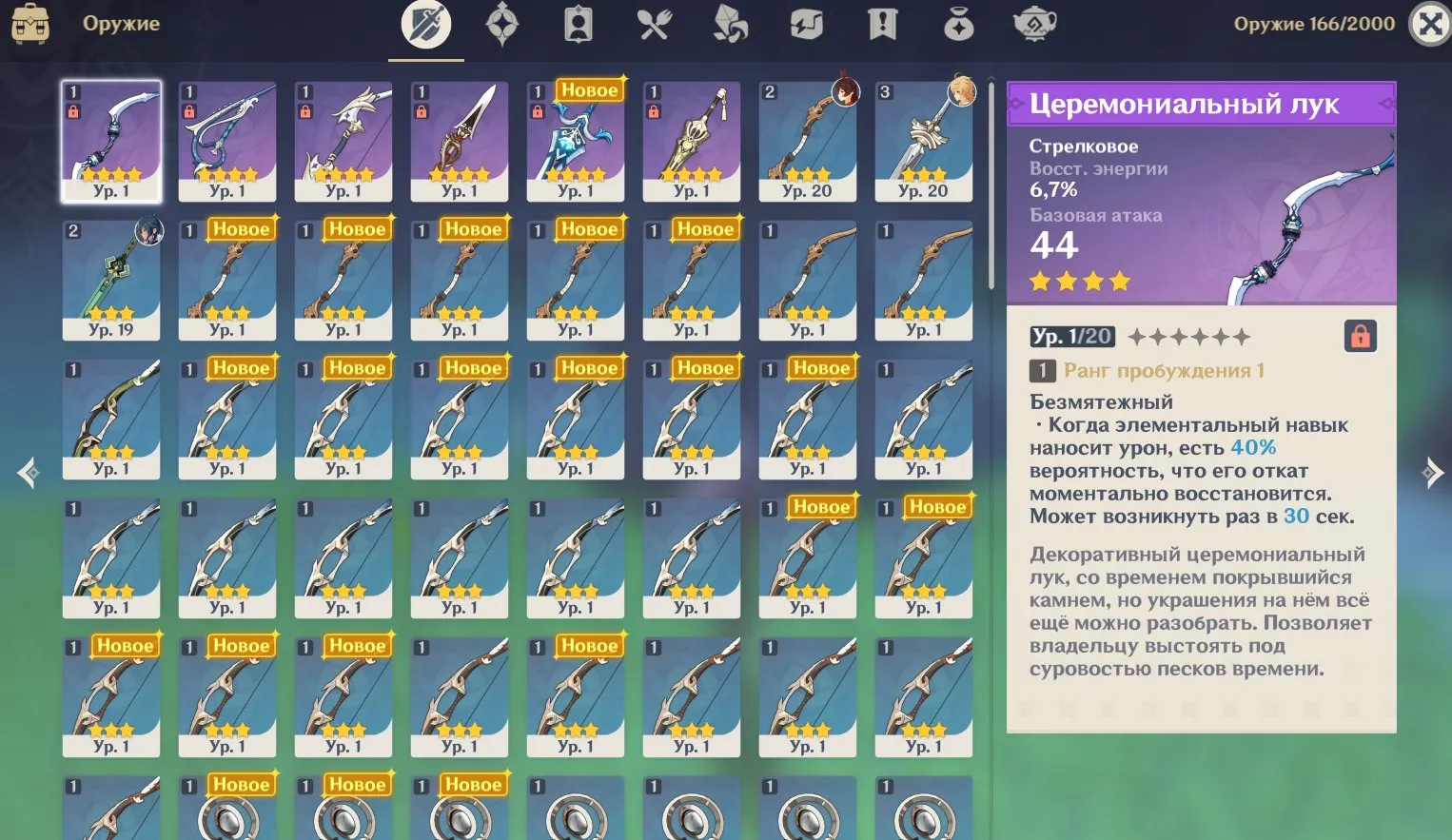The width and height of the screenshot is (1452, 840).
Task: Open the Quest items tab (banner with exclamation)
Action: point(883,25)
